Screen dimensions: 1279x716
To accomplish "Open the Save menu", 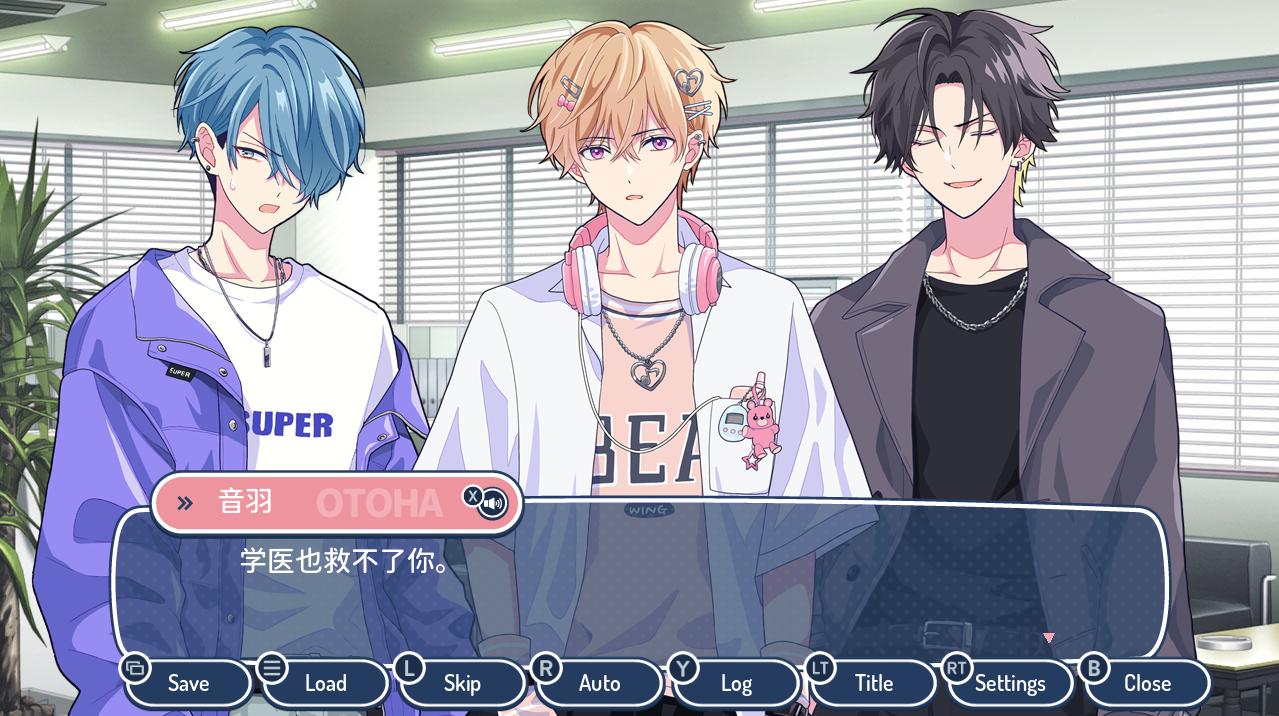I will click(x=188, y=683).
